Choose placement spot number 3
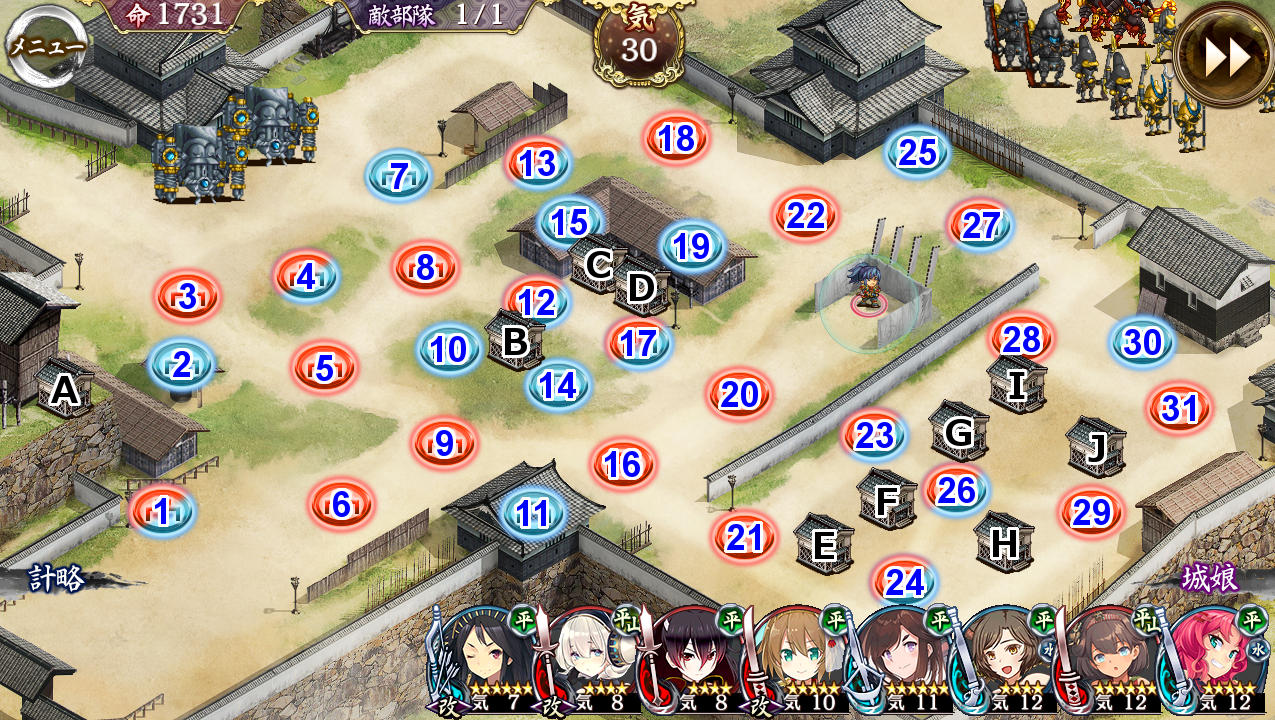 coord(187,297)
